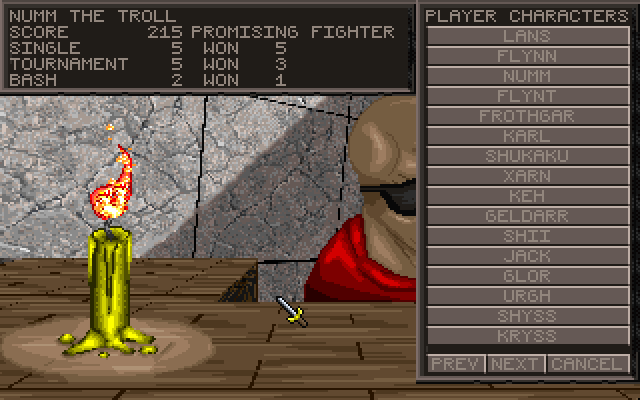Screen dimensions: 640x400
Task: Choose Frothgar from player characters
Action: pyautogui.click(x=527, y=116)
